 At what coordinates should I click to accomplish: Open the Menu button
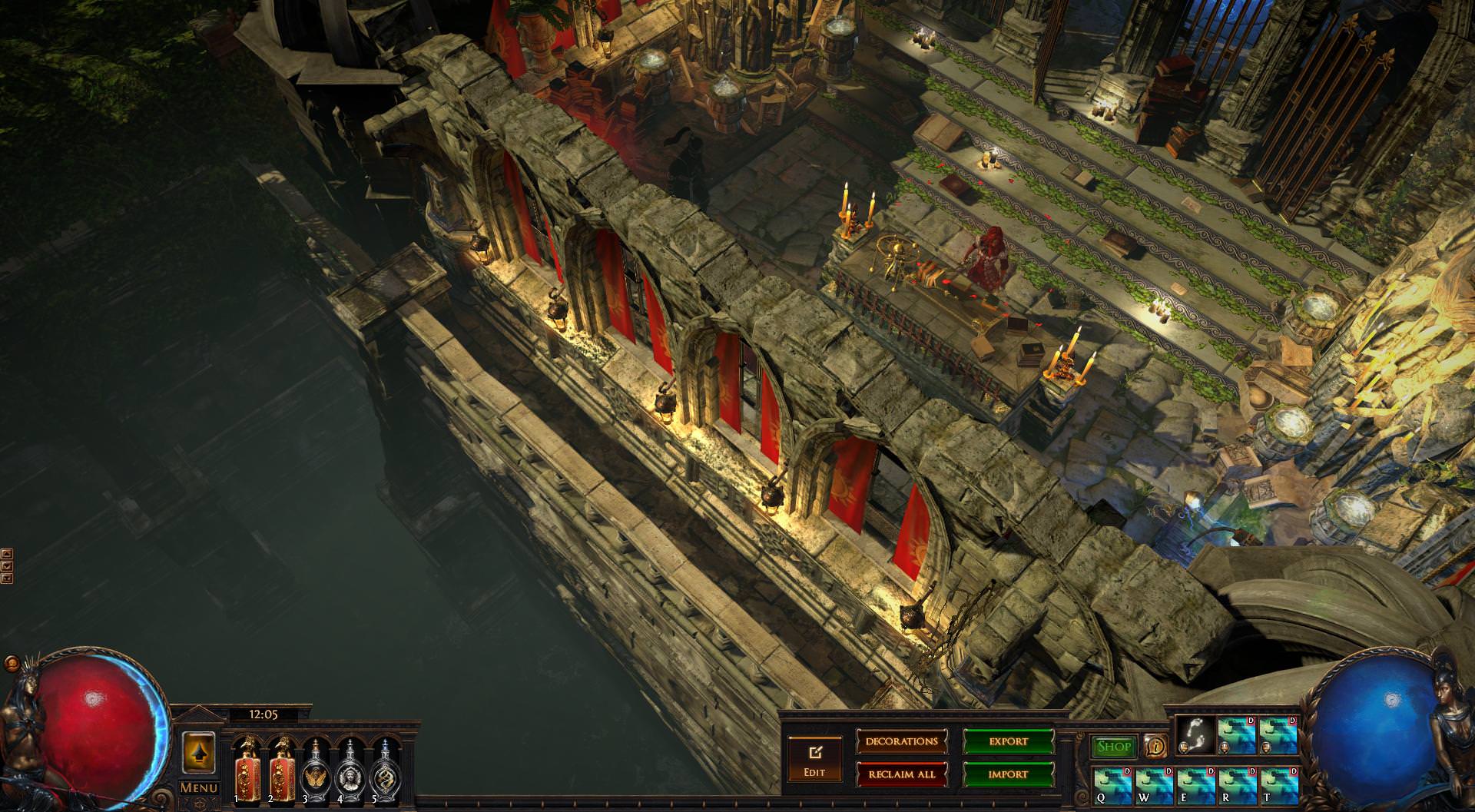pos(199,788)
